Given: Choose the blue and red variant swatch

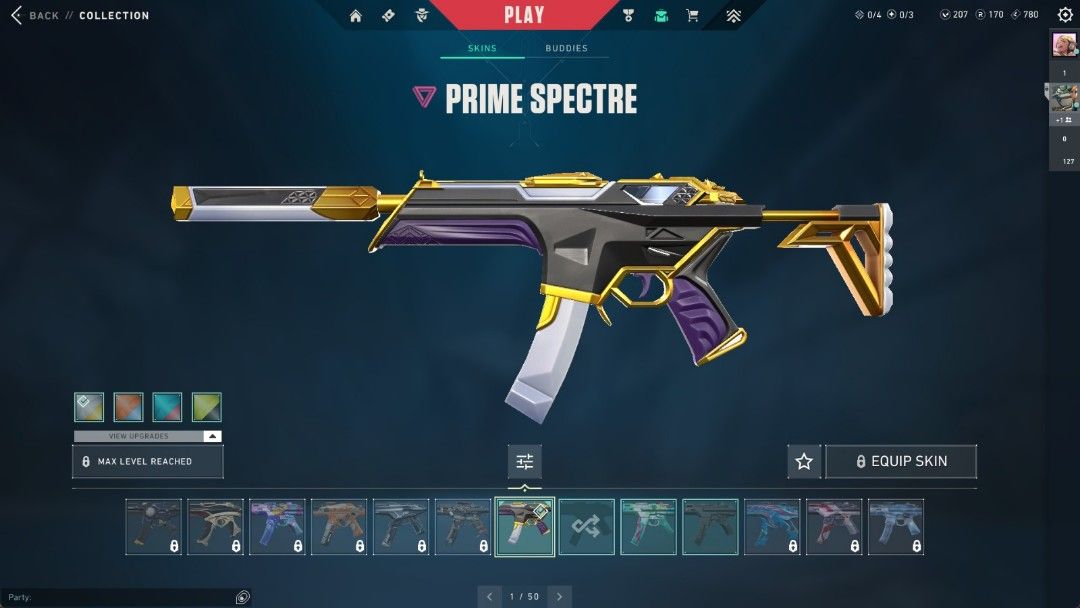Looking at the screenshot, I should click(x=167, y=407).
